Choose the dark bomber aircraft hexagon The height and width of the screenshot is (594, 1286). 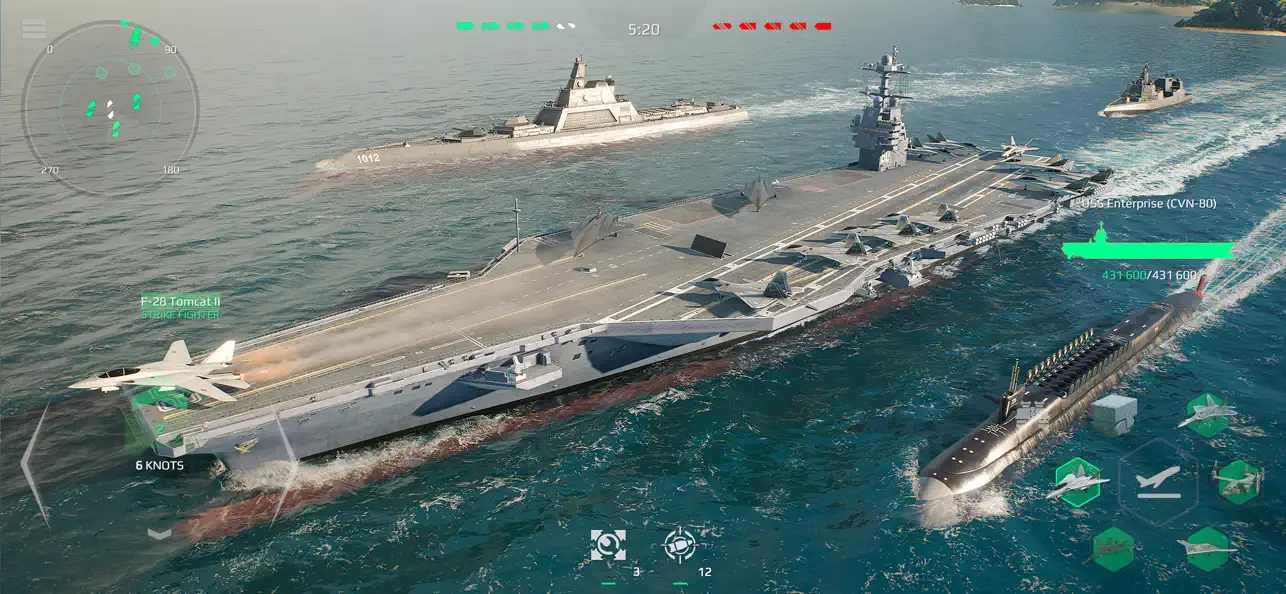pos(1112,548)
